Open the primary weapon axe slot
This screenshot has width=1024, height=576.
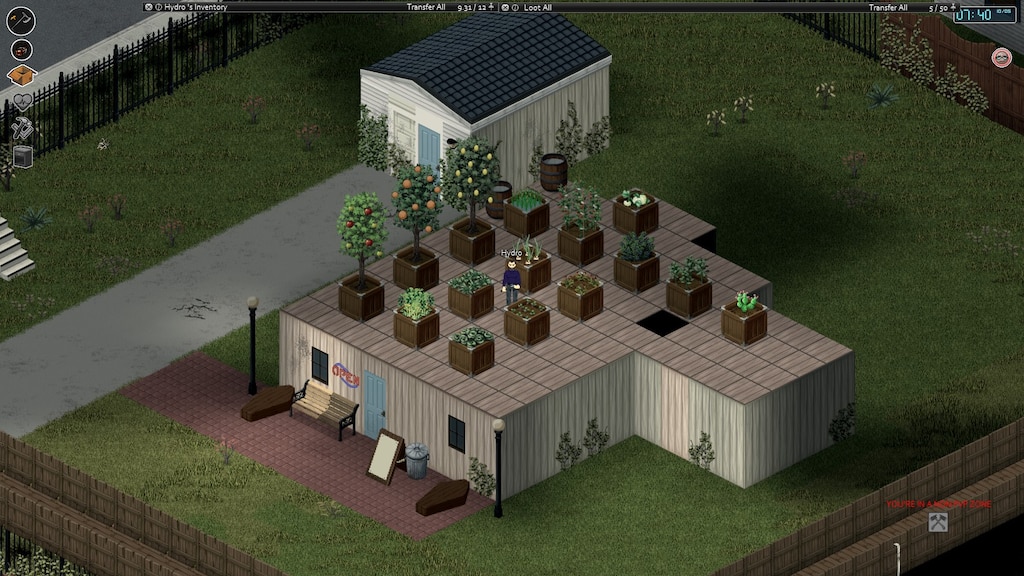click(20, 20)
